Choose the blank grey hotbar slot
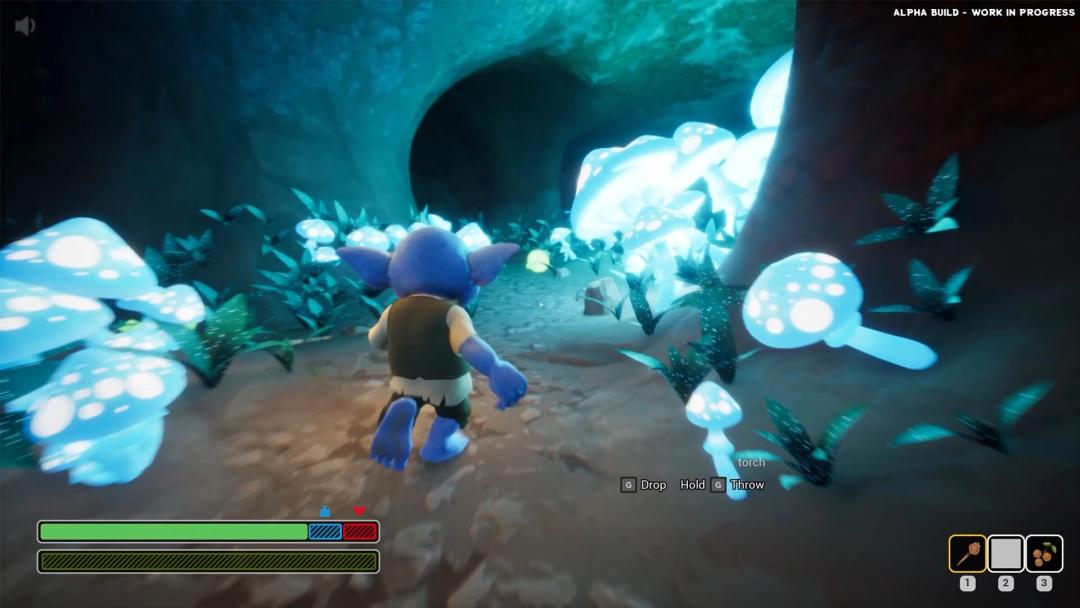Image resolution: width=1080 pixels, height=608 pixels. [1006, 553]
